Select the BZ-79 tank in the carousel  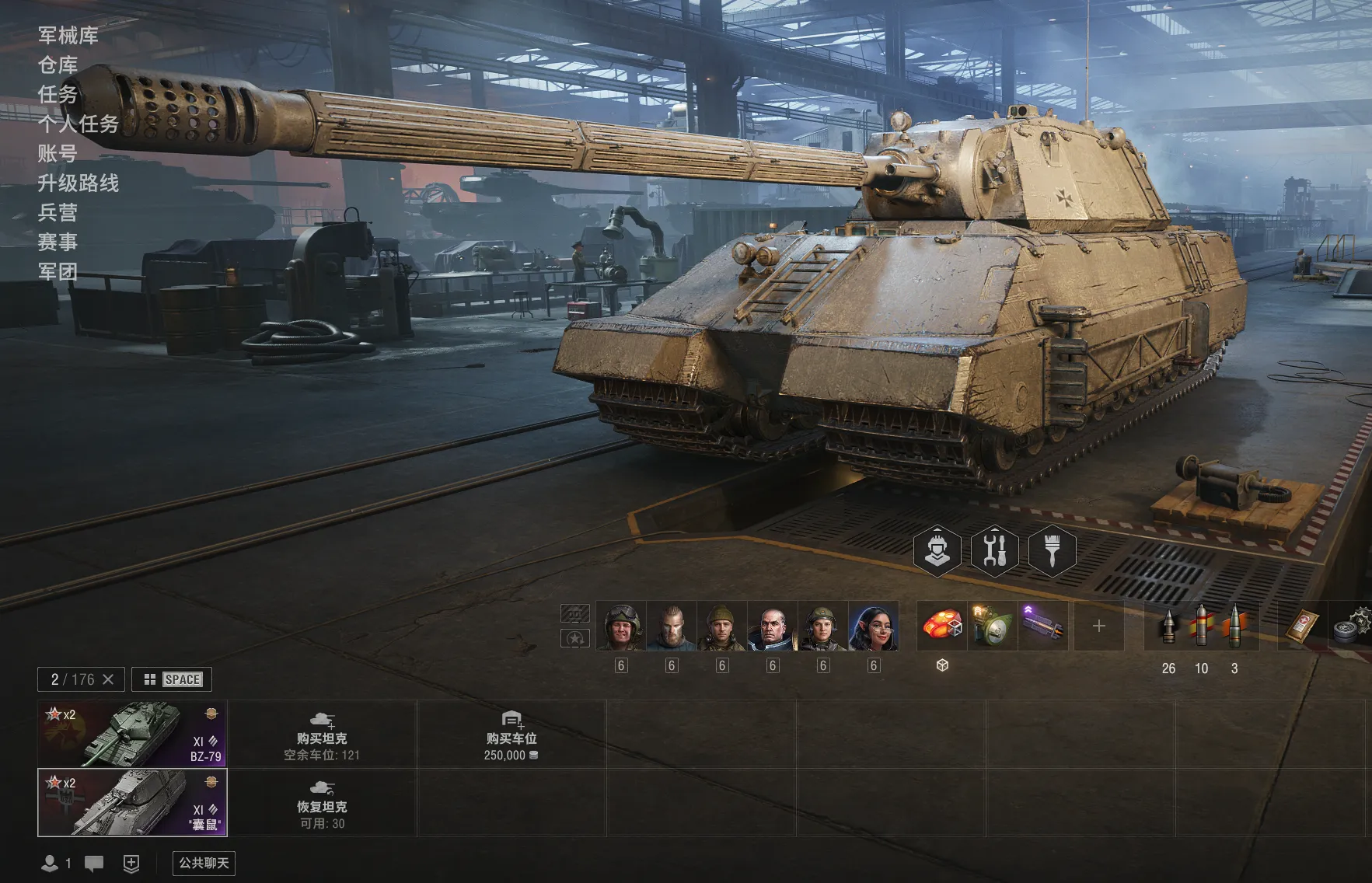[x=132, y=734]
